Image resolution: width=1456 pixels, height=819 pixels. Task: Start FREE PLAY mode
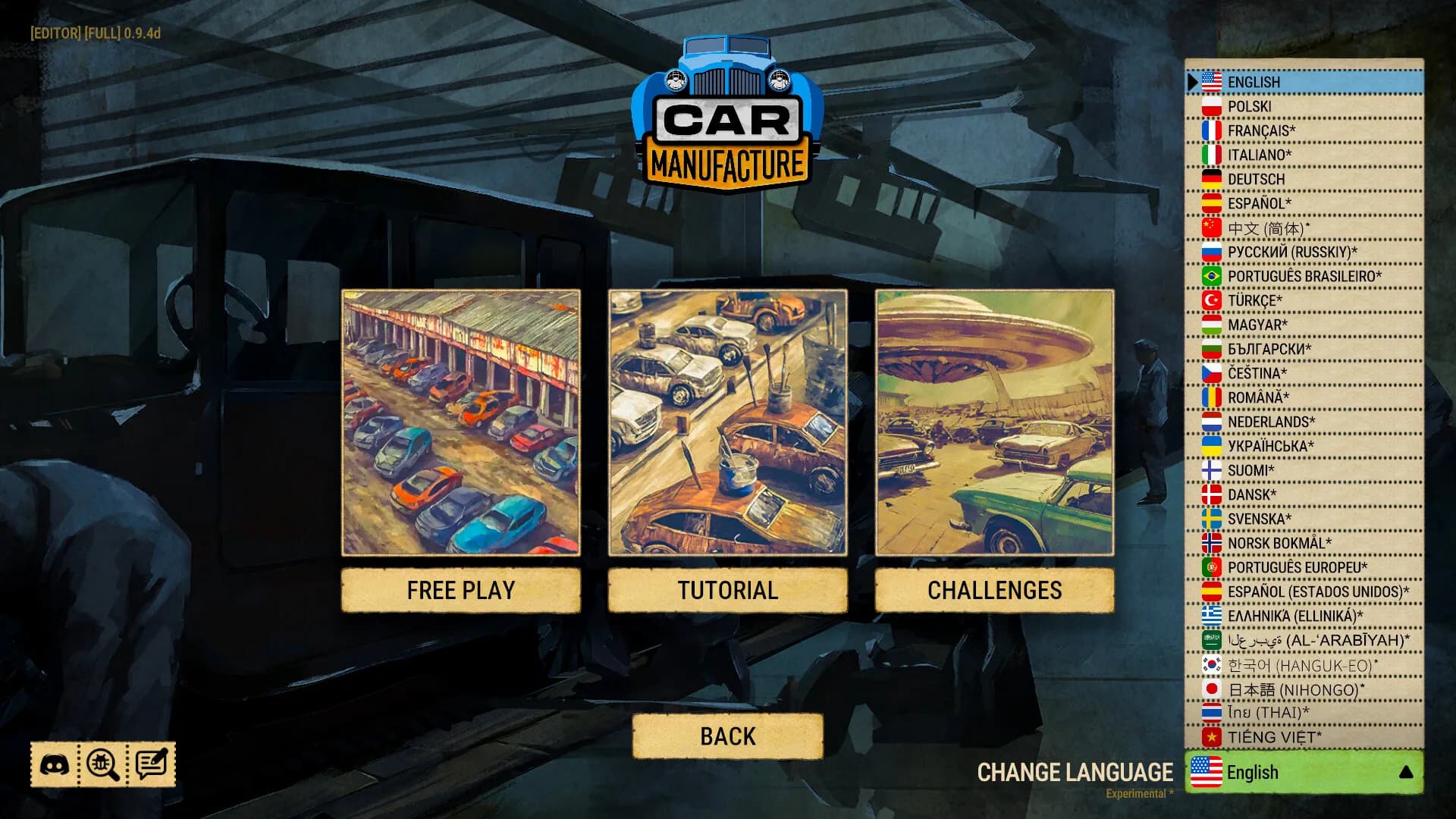click(x=461, y=590)
